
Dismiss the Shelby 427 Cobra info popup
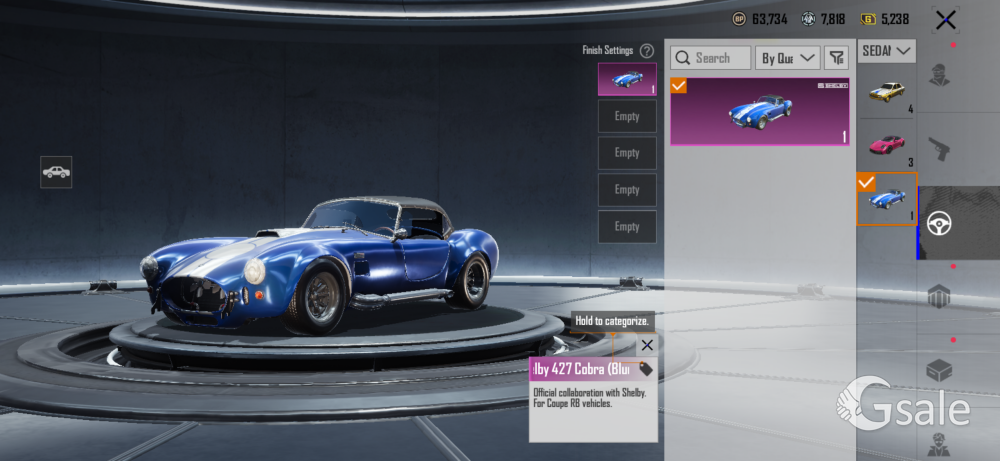pos(647,345)
